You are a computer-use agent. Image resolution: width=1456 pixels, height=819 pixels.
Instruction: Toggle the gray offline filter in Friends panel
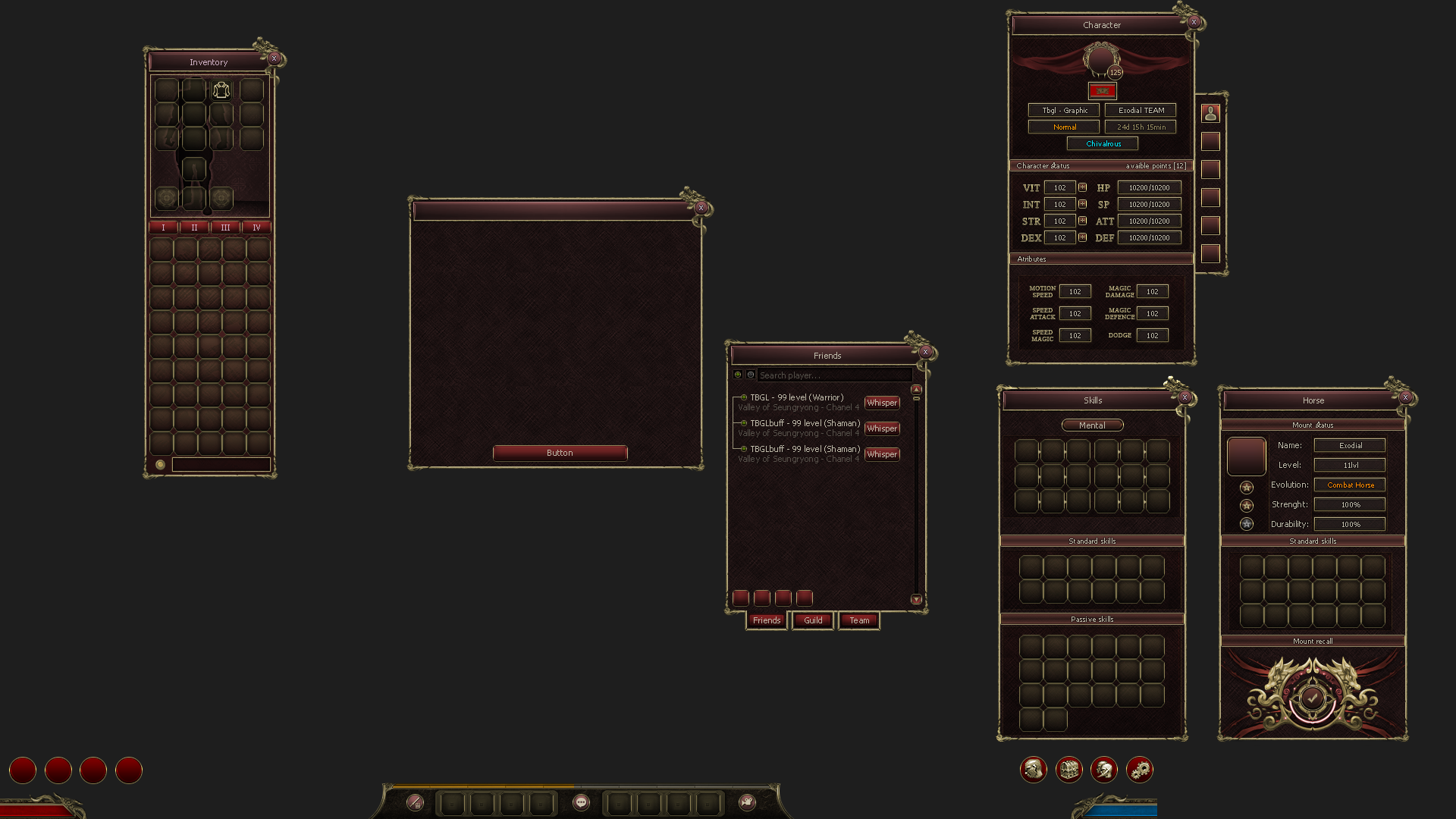751,375
